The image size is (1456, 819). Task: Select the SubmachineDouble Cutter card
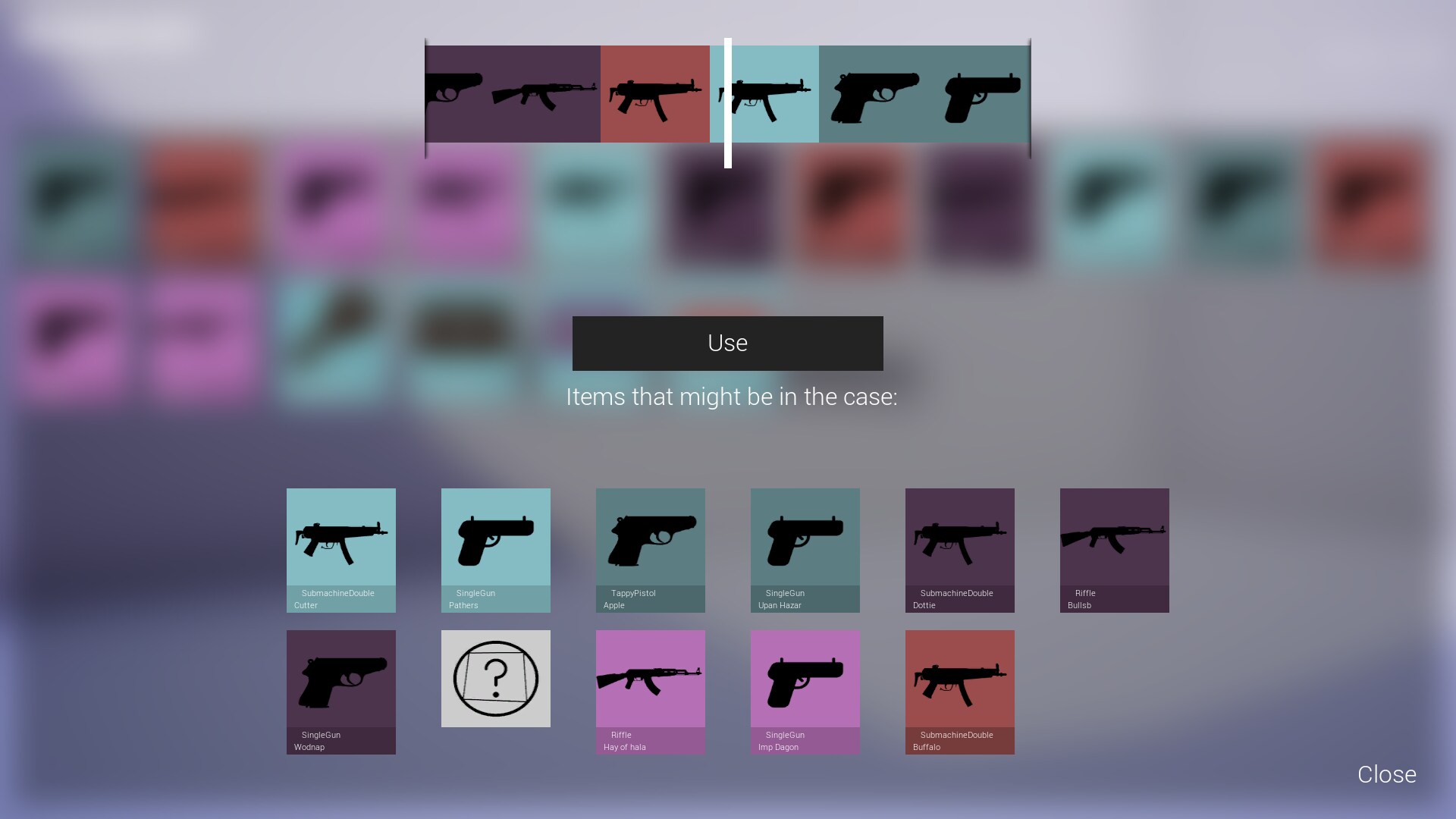[340, 550]
